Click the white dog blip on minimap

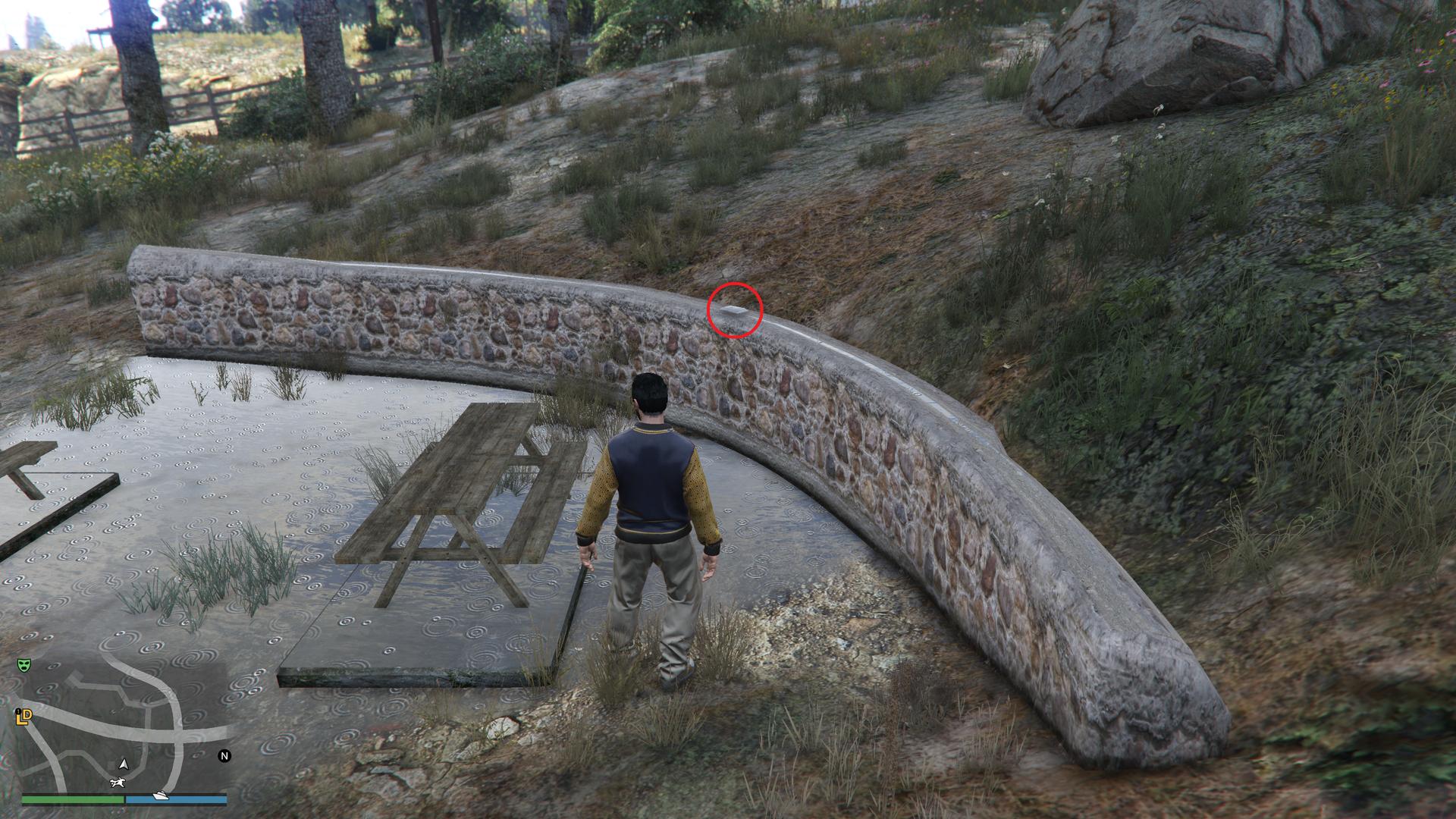pos(118,782)
